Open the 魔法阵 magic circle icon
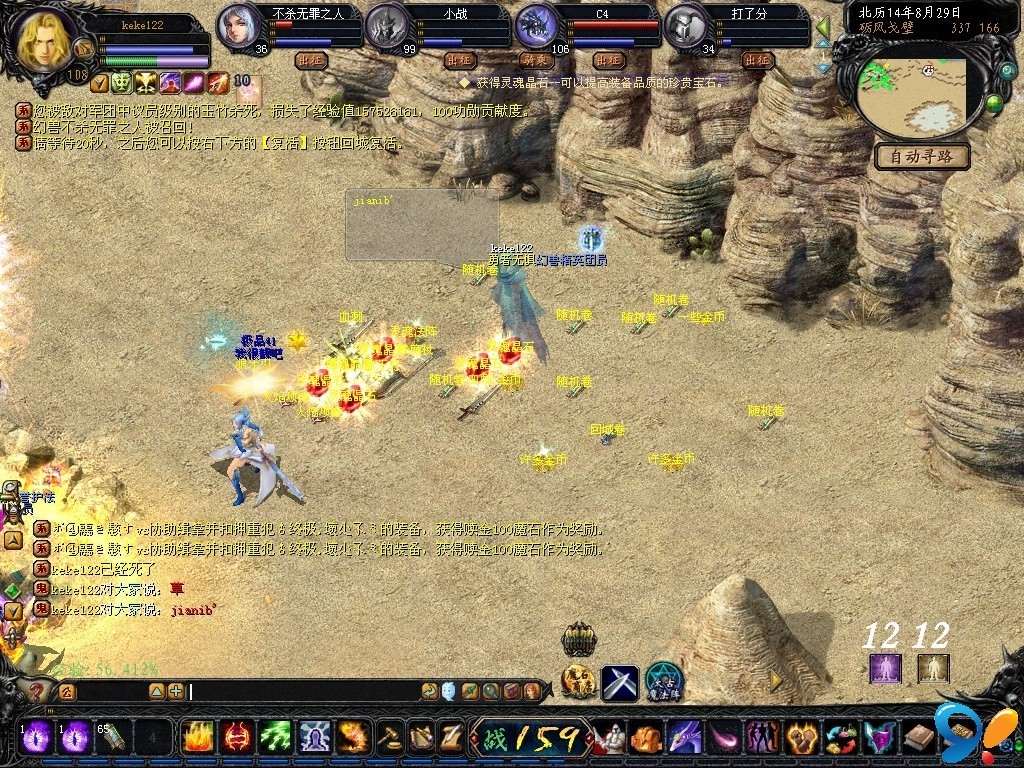The height and width of the screenshot is (768, 1024). (x=663, y=681)
